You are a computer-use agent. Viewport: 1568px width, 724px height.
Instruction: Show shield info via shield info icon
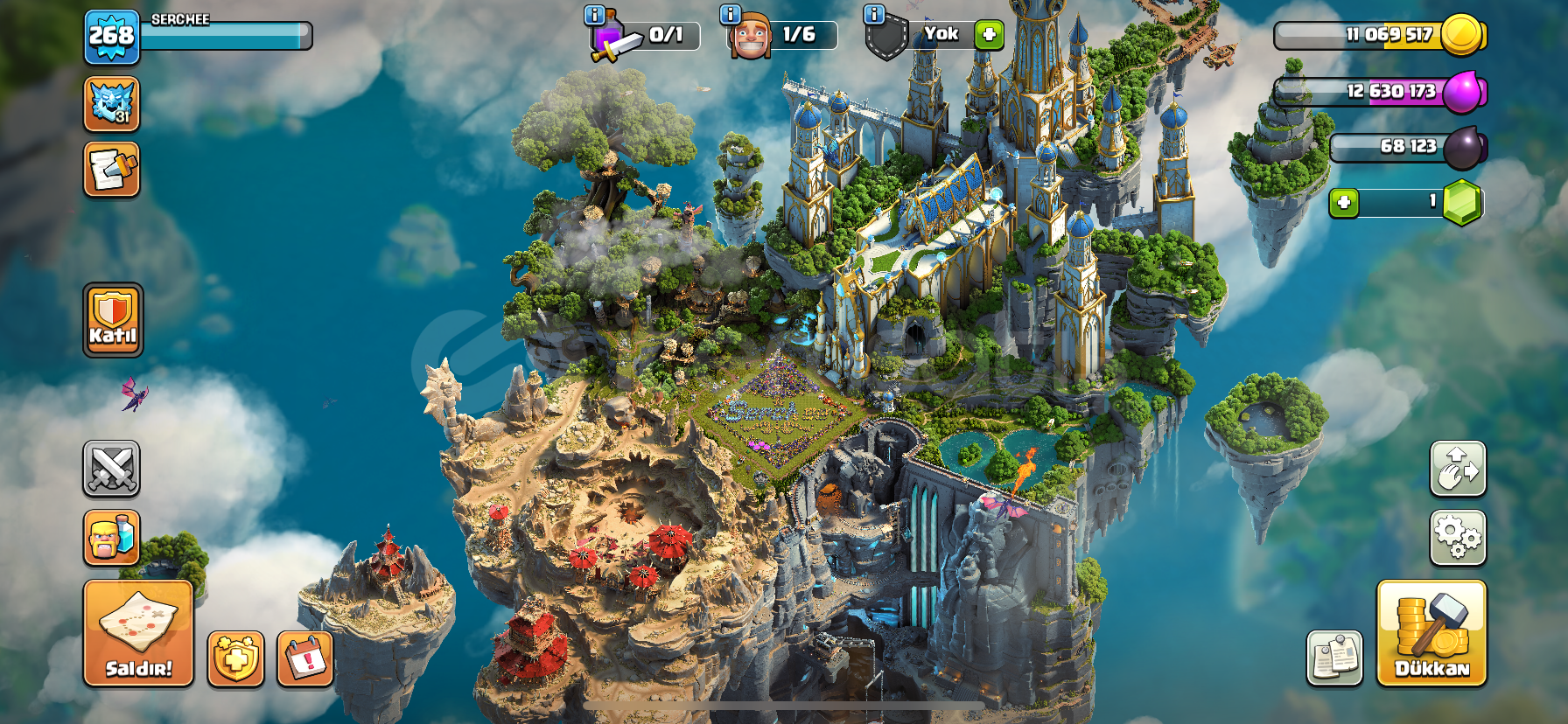pyautogui.click(x=873, y=15)
